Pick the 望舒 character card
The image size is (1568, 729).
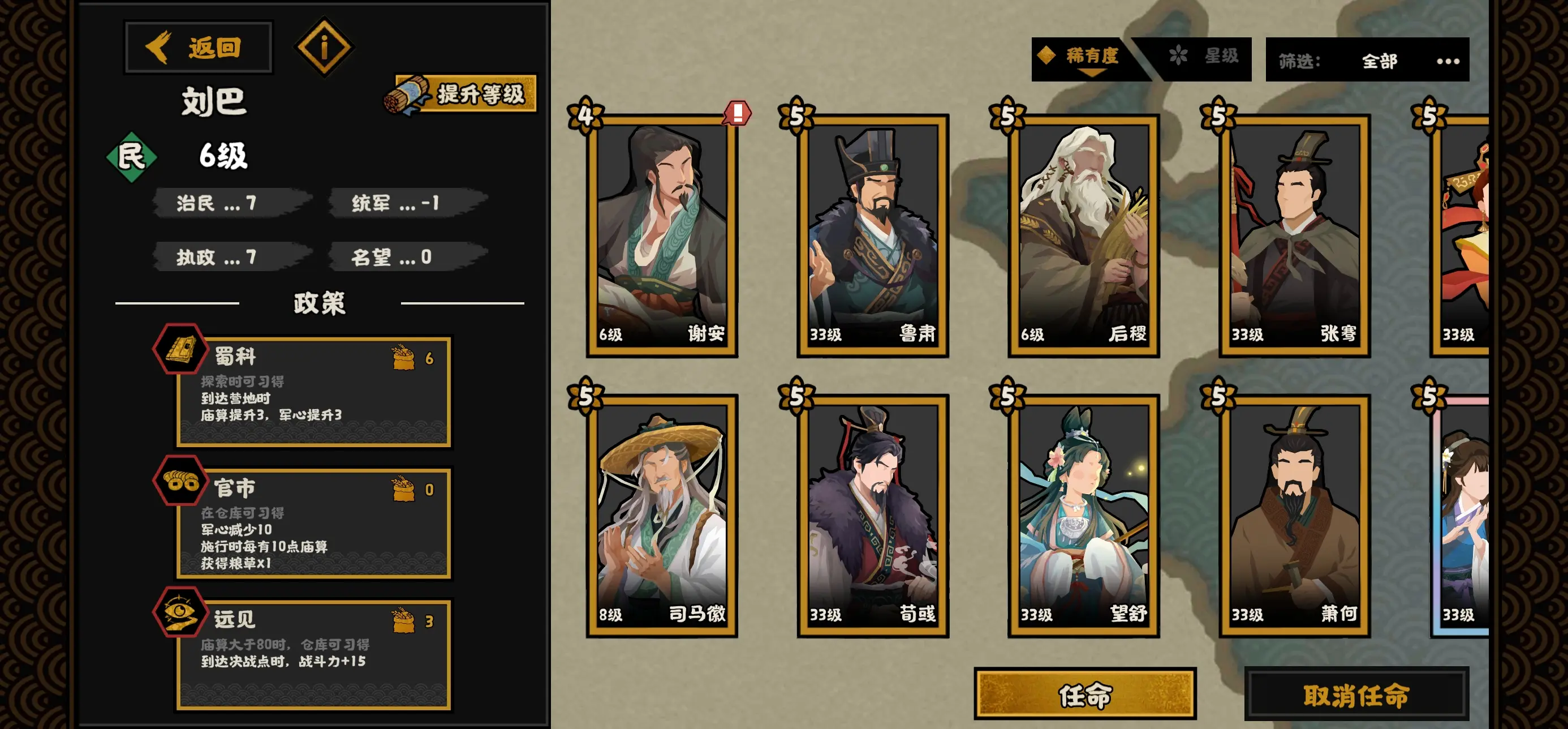pyautogui.click(x=1083, y=515)
